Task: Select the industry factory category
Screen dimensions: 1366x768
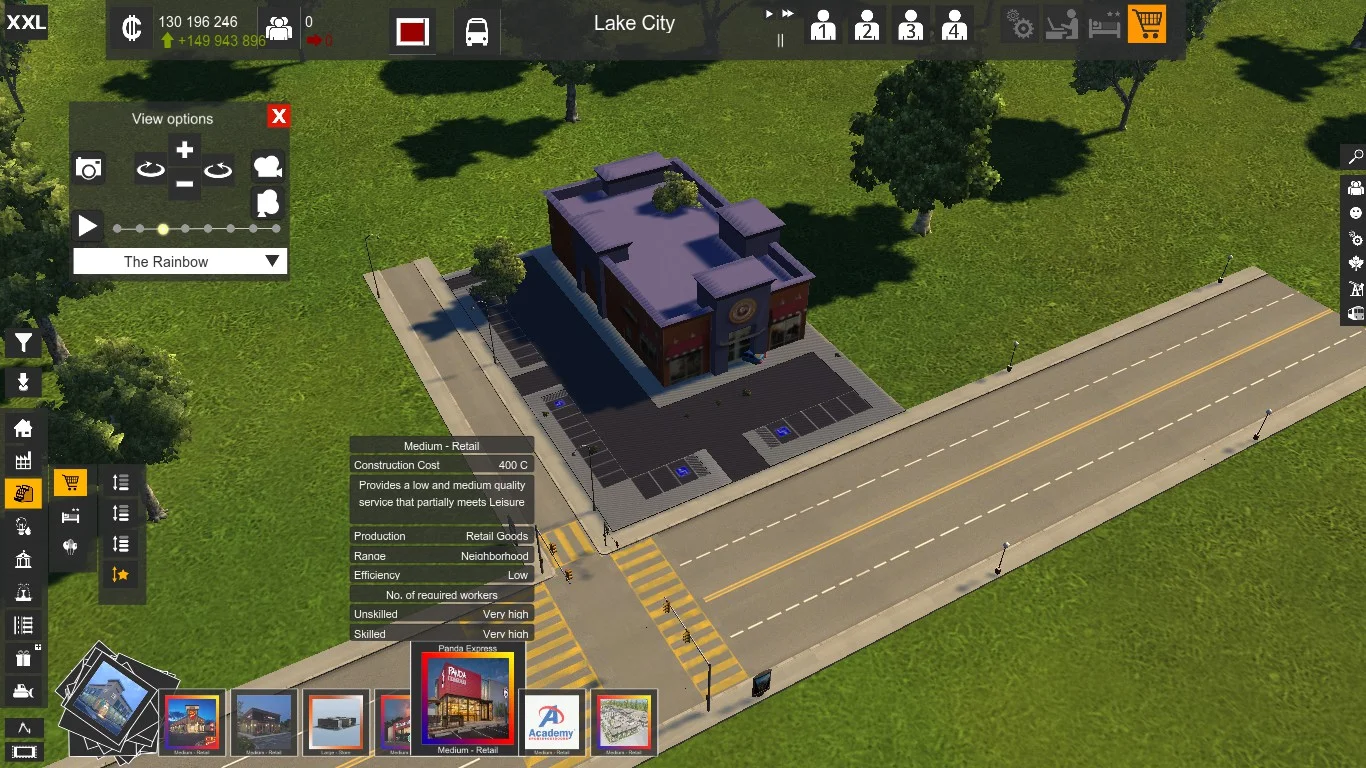Action: tap(23, 461)
